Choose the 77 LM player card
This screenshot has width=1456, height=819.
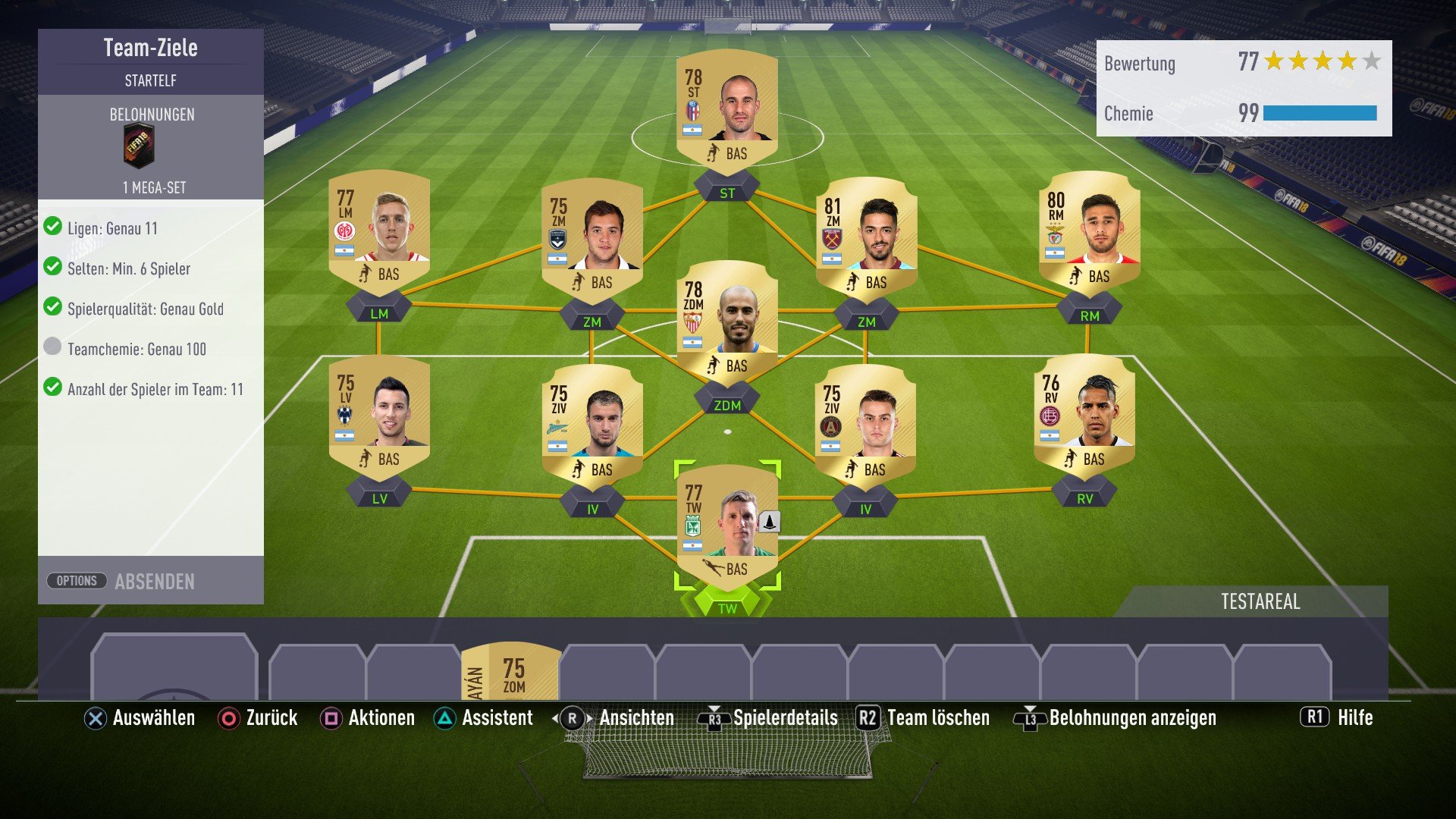pos(378,231)
